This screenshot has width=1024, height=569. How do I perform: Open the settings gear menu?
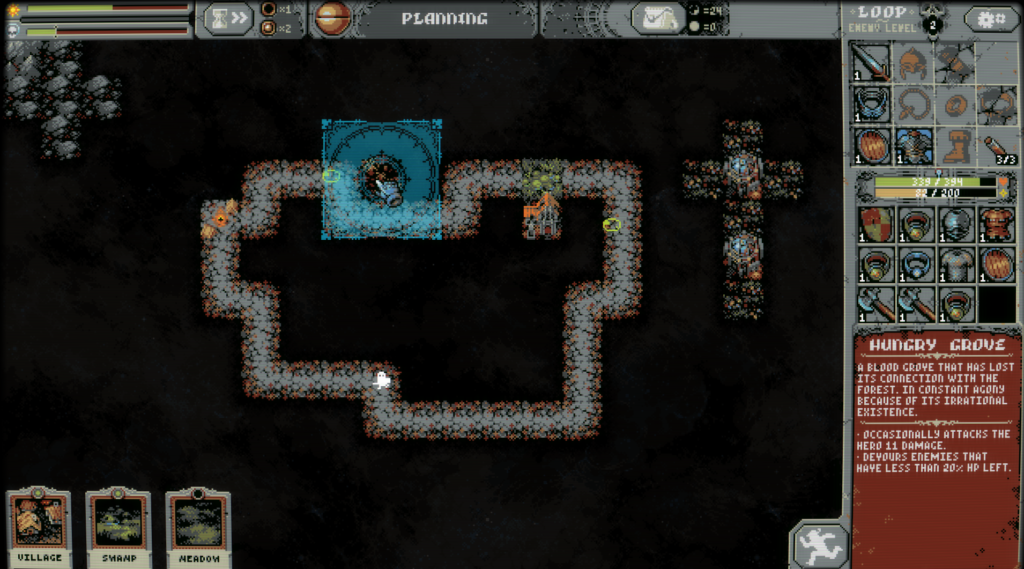(x=991, y=19)
